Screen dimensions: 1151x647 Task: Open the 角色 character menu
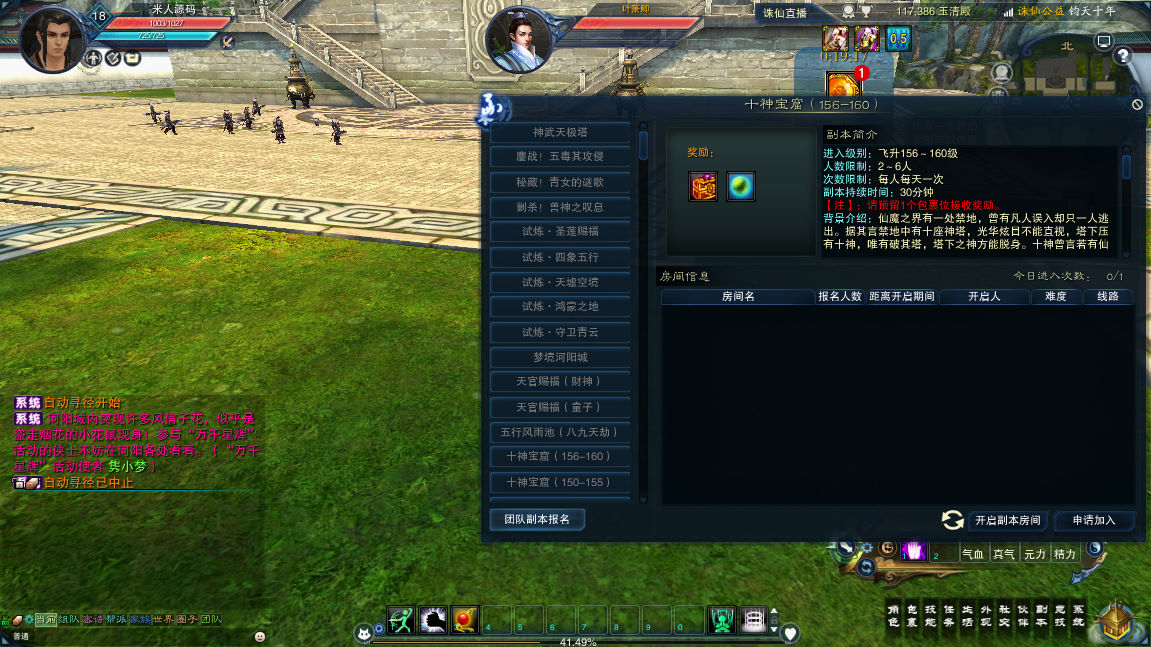click(x=894, y=615)
